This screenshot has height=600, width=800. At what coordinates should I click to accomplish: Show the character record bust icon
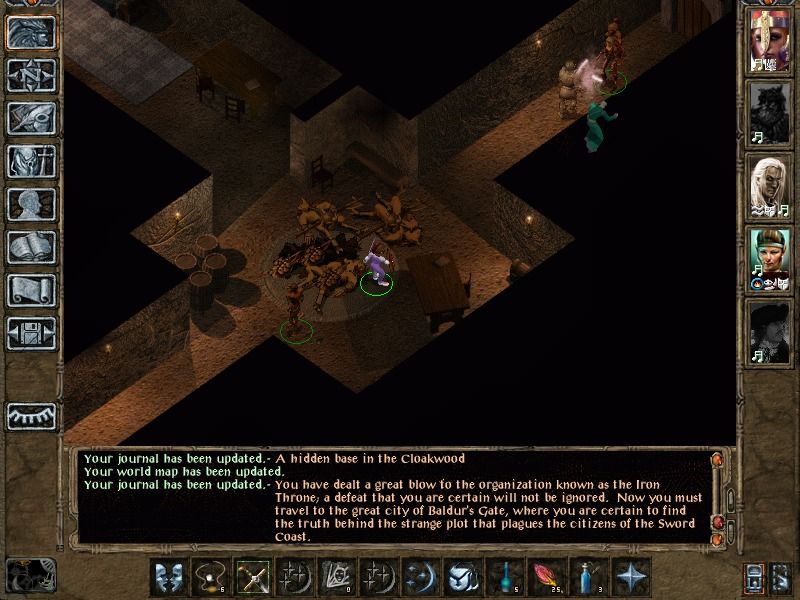click(30, 204)
